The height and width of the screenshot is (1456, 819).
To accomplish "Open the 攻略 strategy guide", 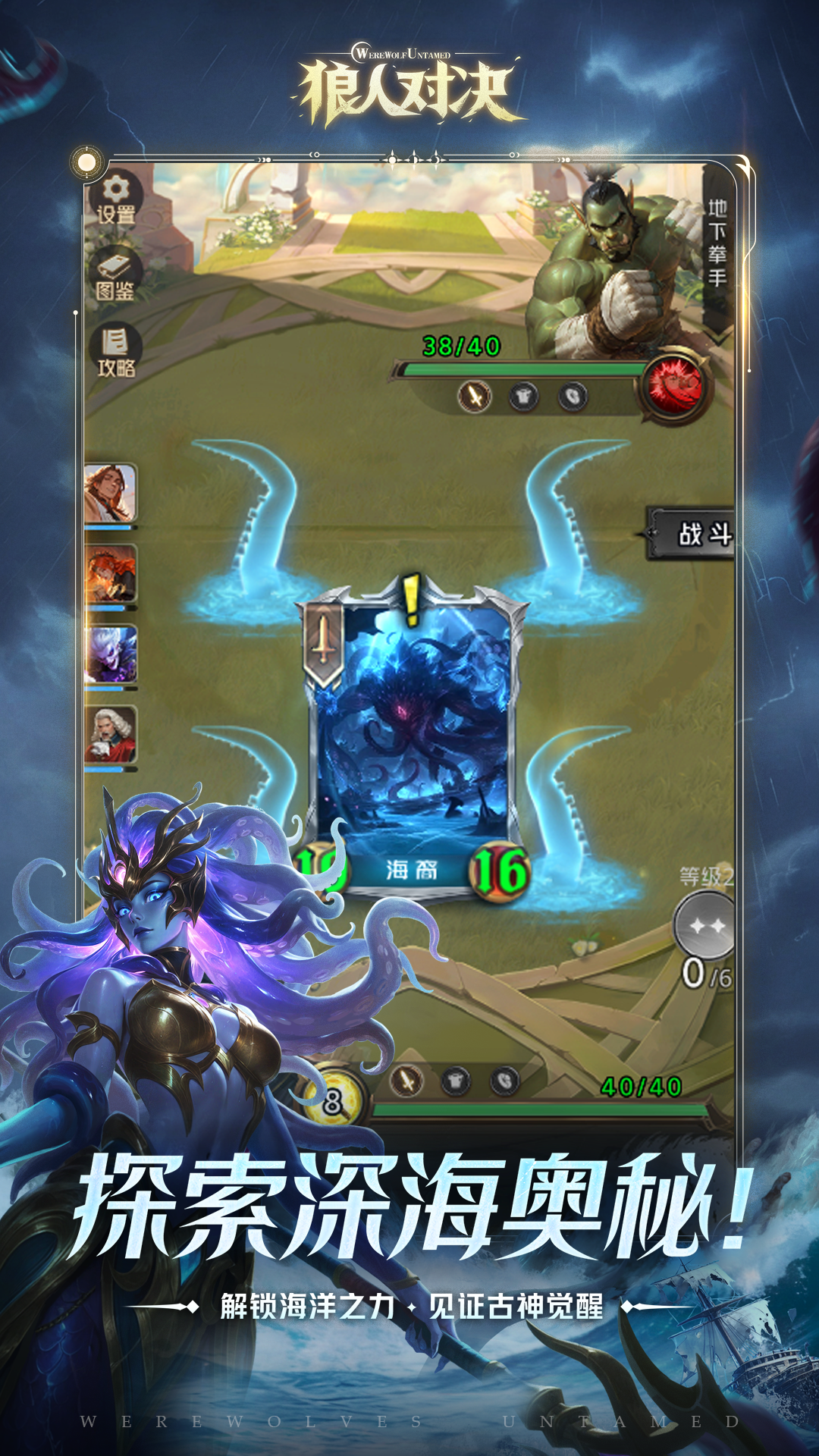I will click(x=115, y=352).
